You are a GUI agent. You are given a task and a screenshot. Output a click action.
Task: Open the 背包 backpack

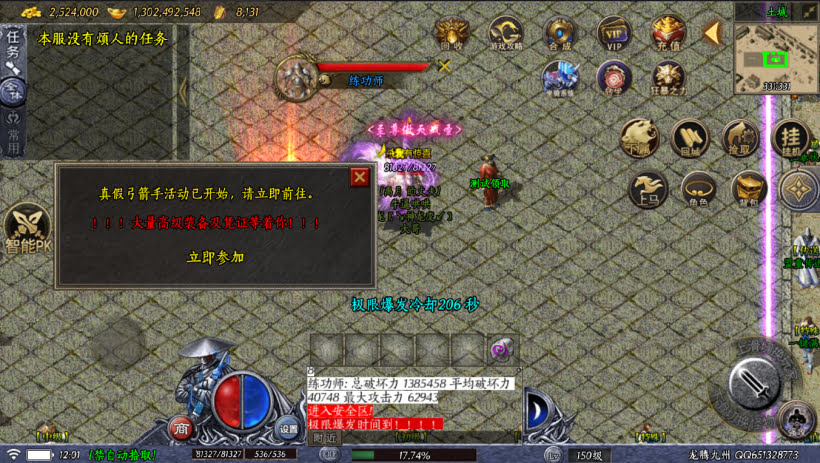[748, 189]
